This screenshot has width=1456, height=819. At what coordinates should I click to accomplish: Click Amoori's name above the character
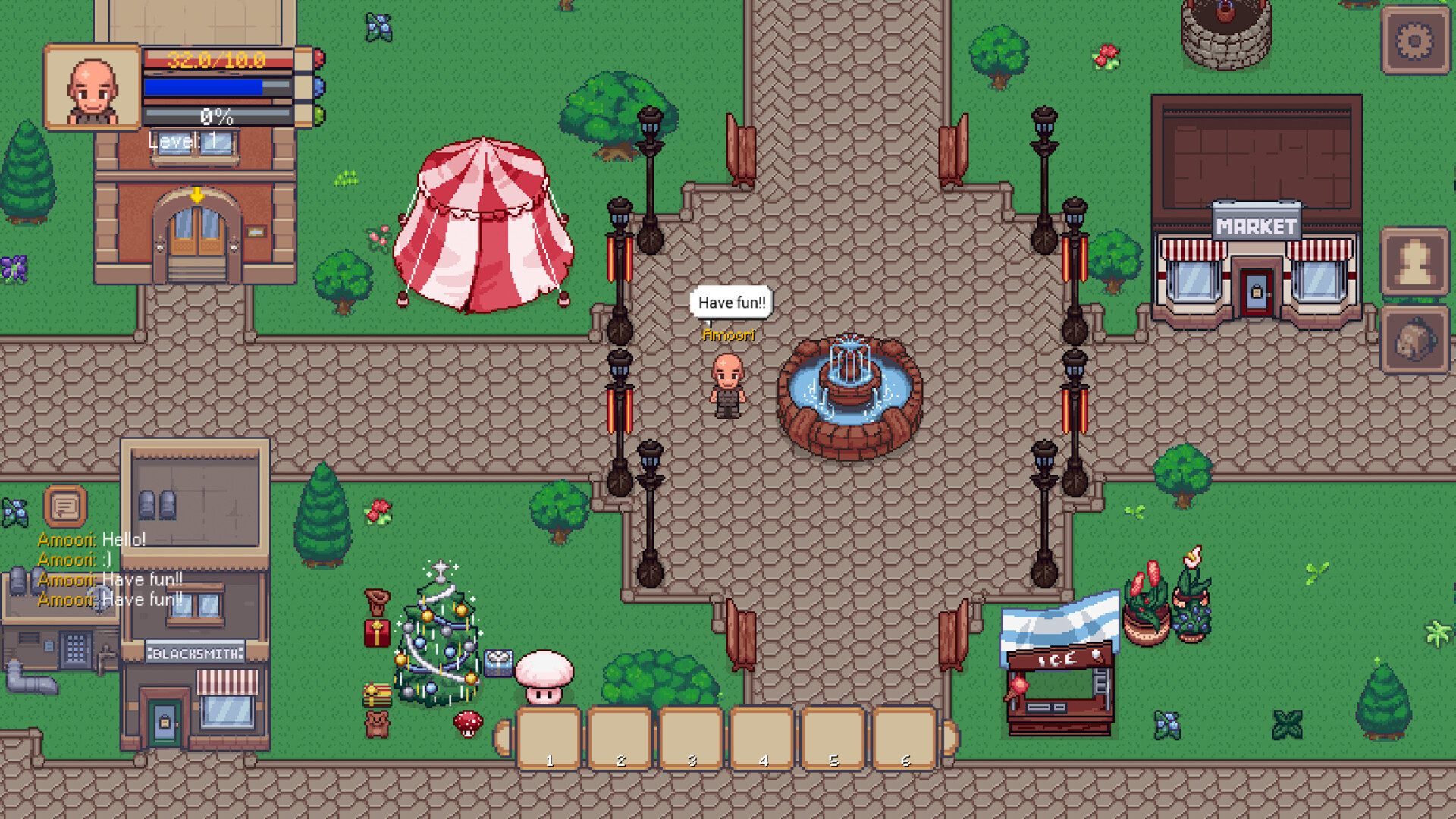[x=729, y=334]
